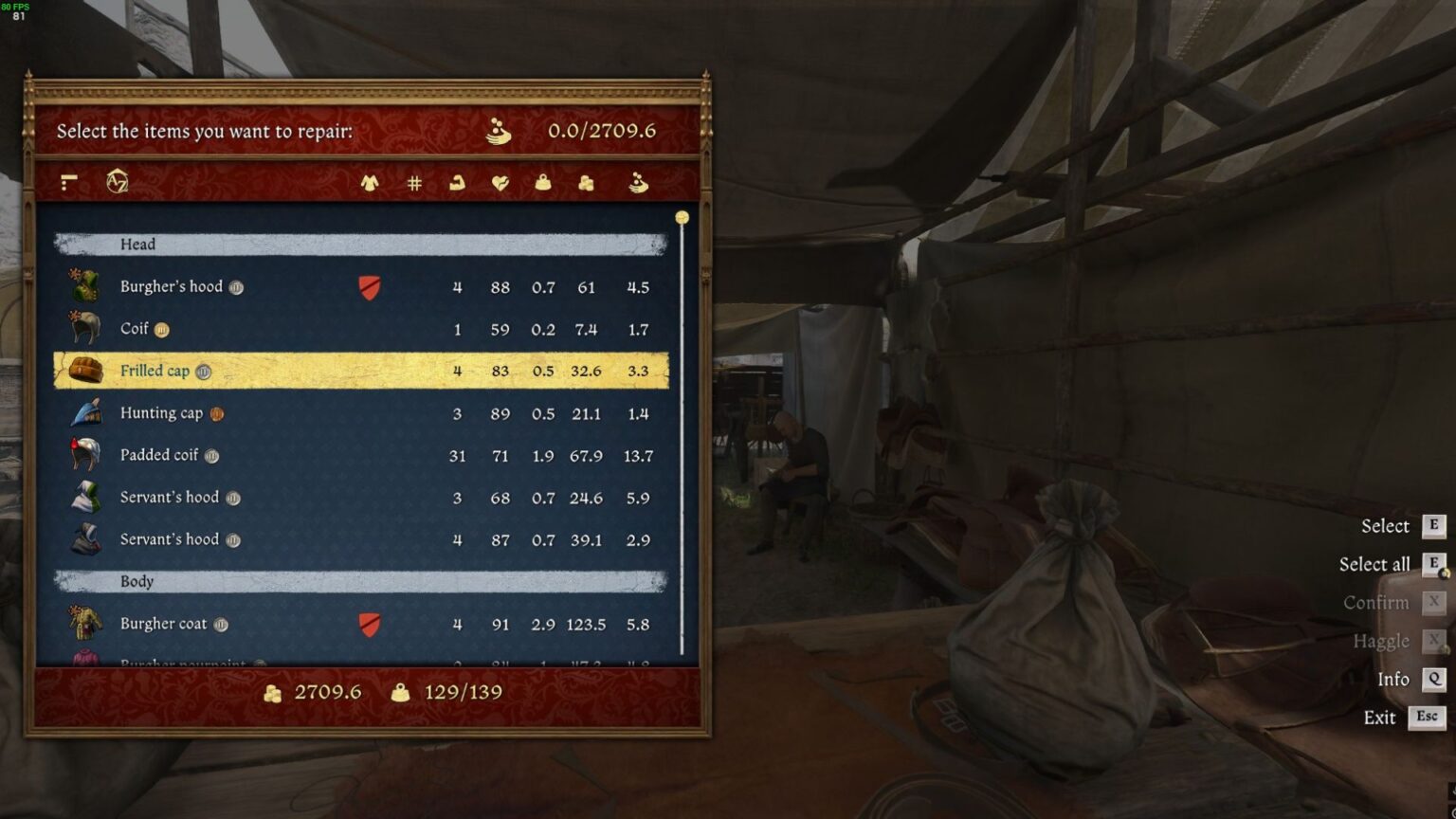1456x819 pixels.
Task: Sort by durability using the heart icon
Action: click(x=500, y=182)
